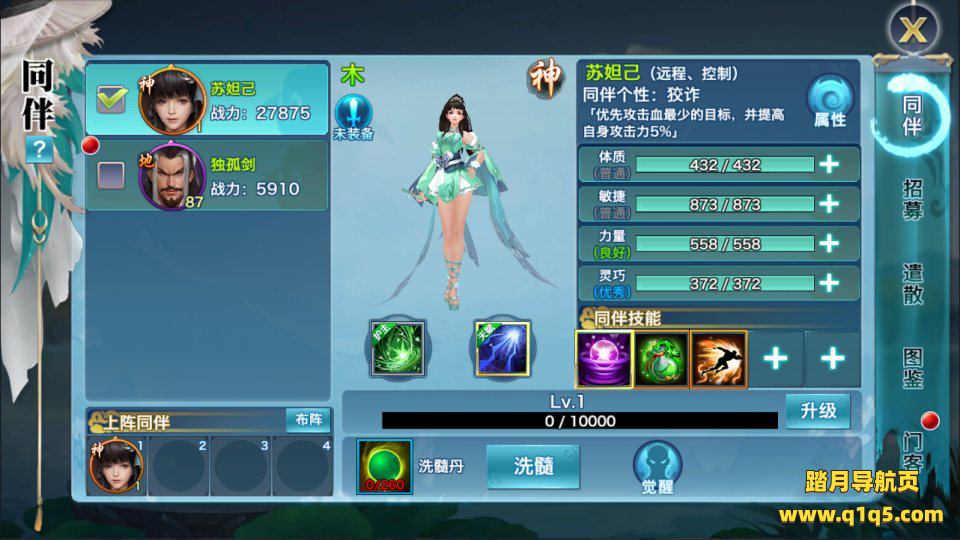Add a point to 灵巧 dexterity
Screen dimensions: 960x540
(829, 283)
